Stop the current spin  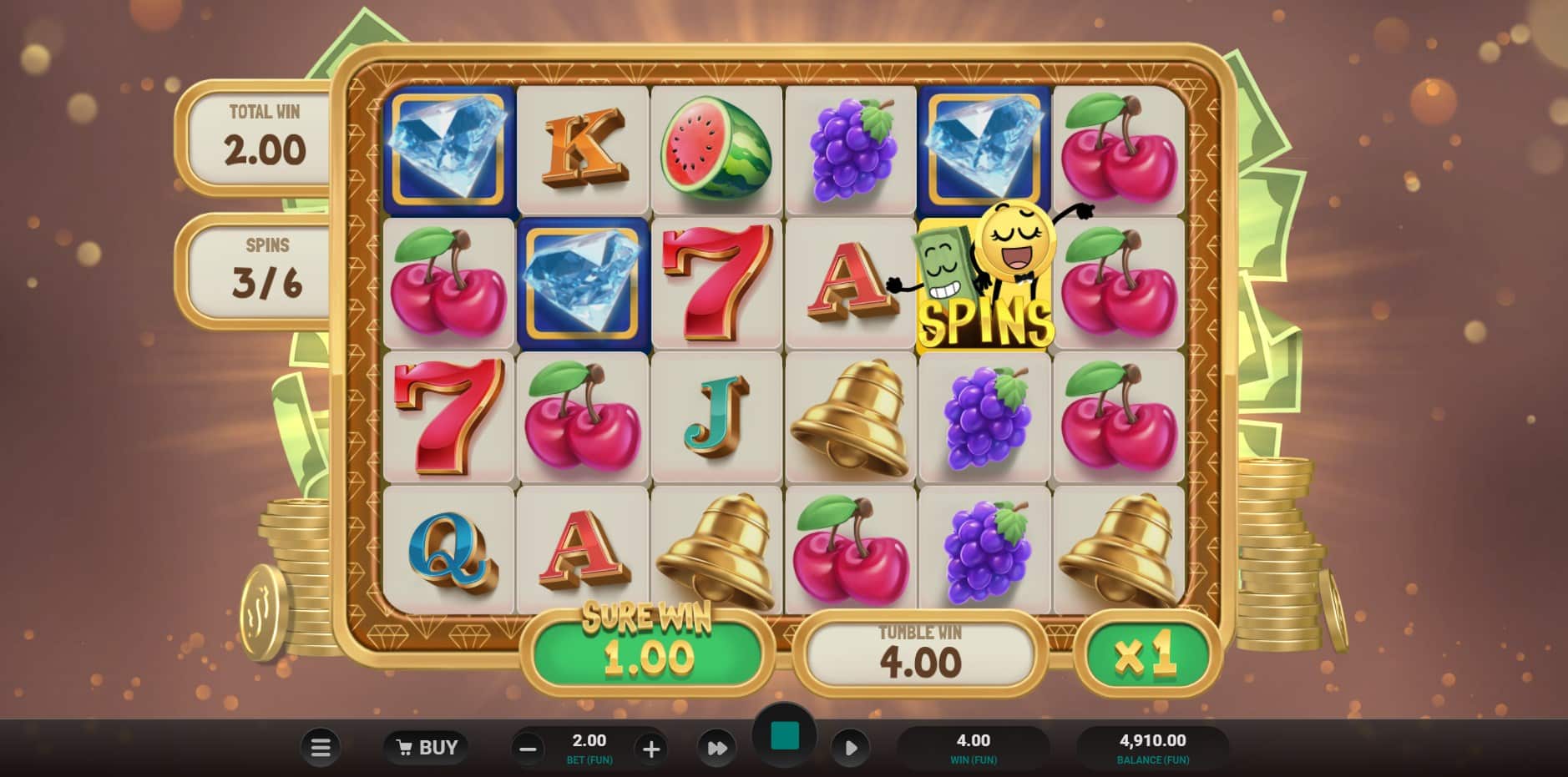point(784,736)
